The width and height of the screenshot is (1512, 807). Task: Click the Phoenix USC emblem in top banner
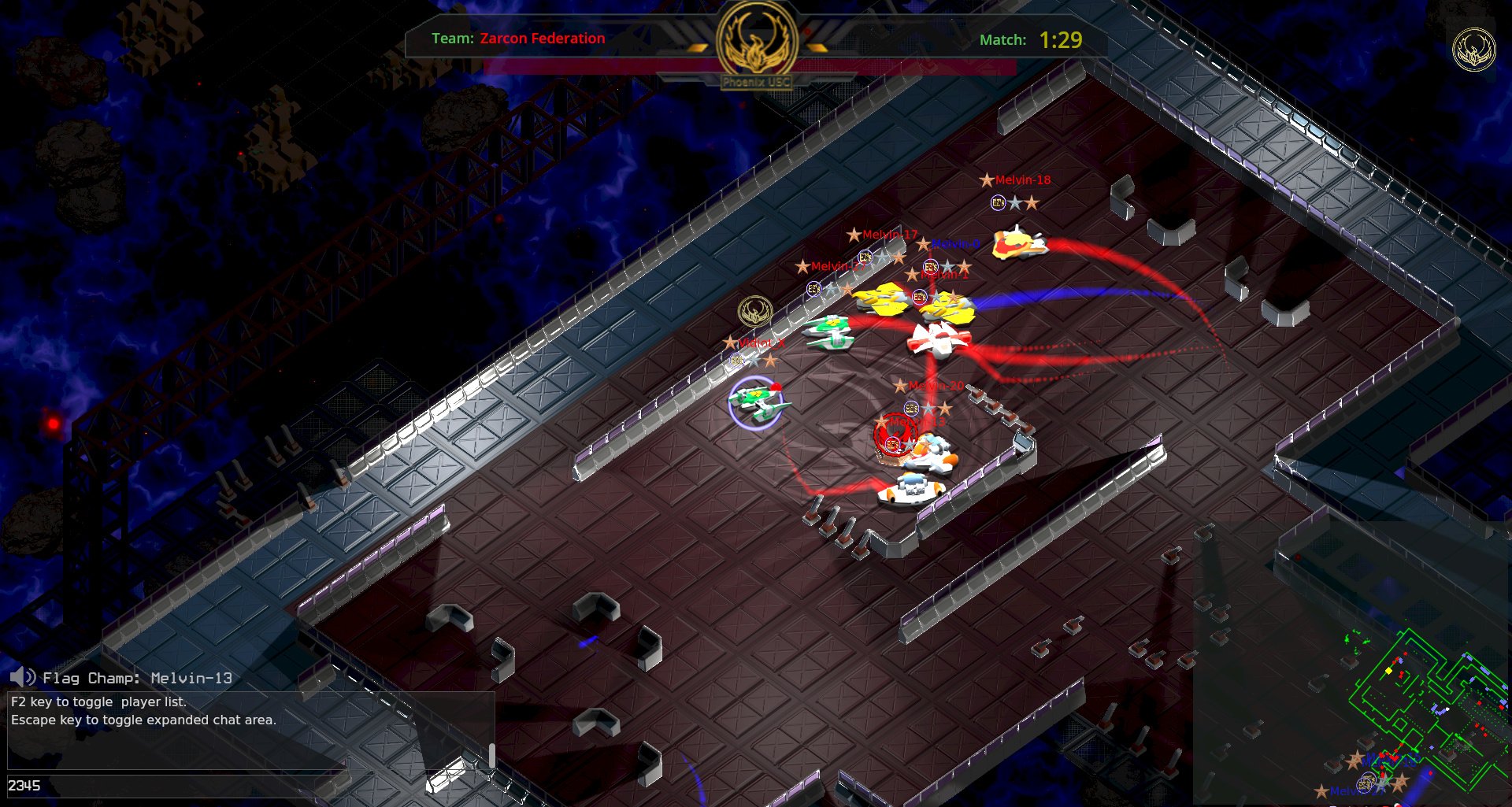[x=757, y=40]
